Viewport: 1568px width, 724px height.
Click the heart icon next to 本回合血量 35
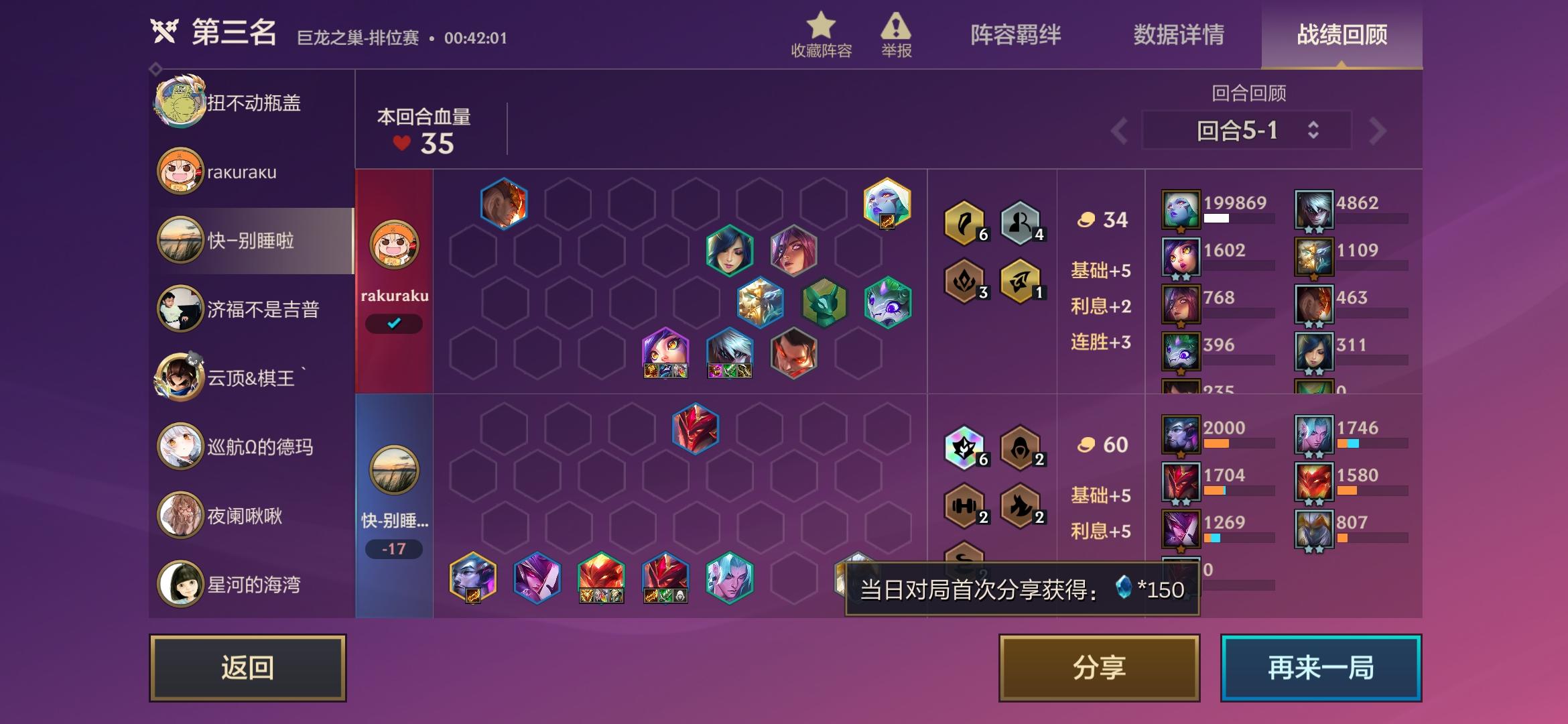point(401,143)
